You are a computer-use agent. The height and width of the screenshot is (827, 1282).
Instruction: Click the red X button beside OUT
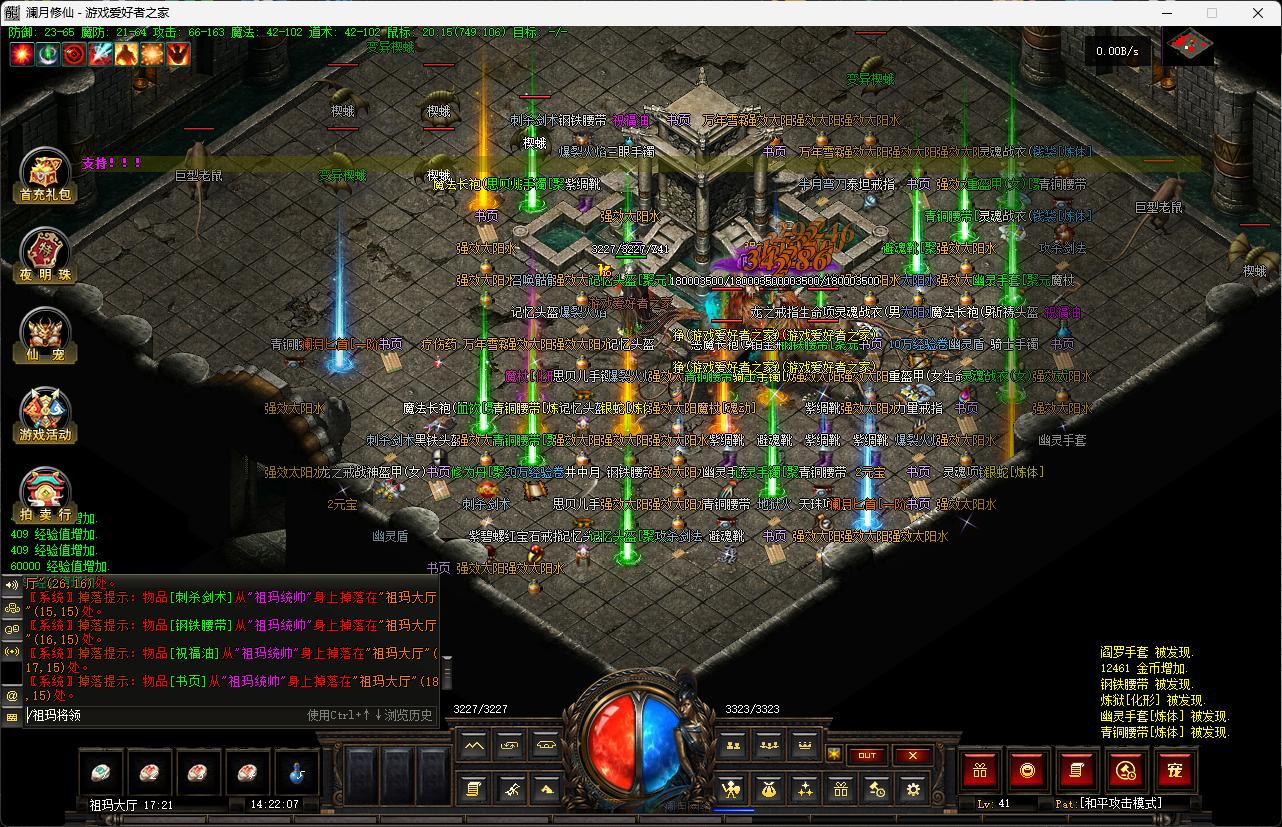click(x=912, y=755)
